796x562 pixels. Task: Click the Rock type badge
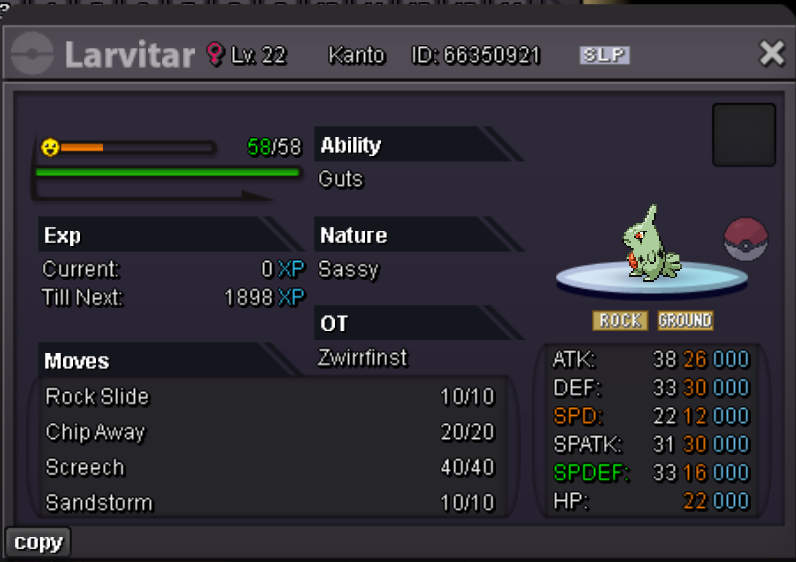(619, 321)
